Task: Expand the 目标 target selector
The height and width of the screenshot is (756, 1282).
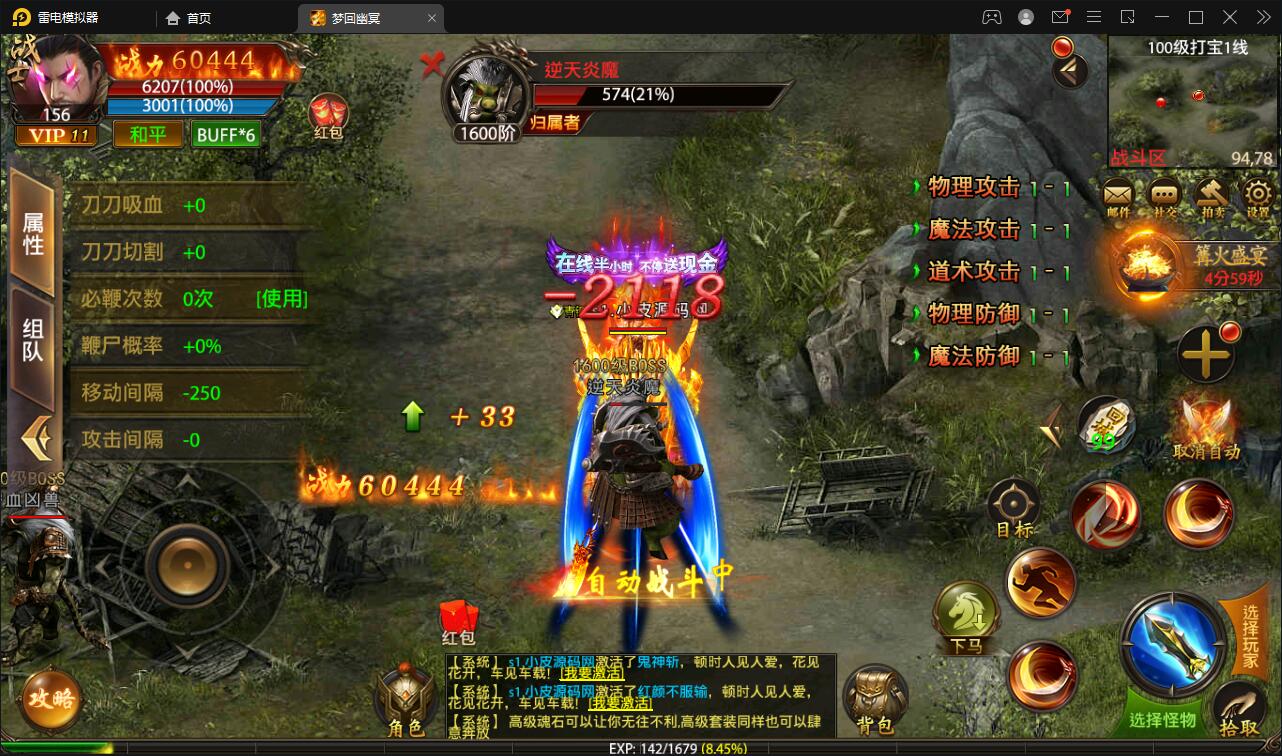Action: pos(1012,503)
